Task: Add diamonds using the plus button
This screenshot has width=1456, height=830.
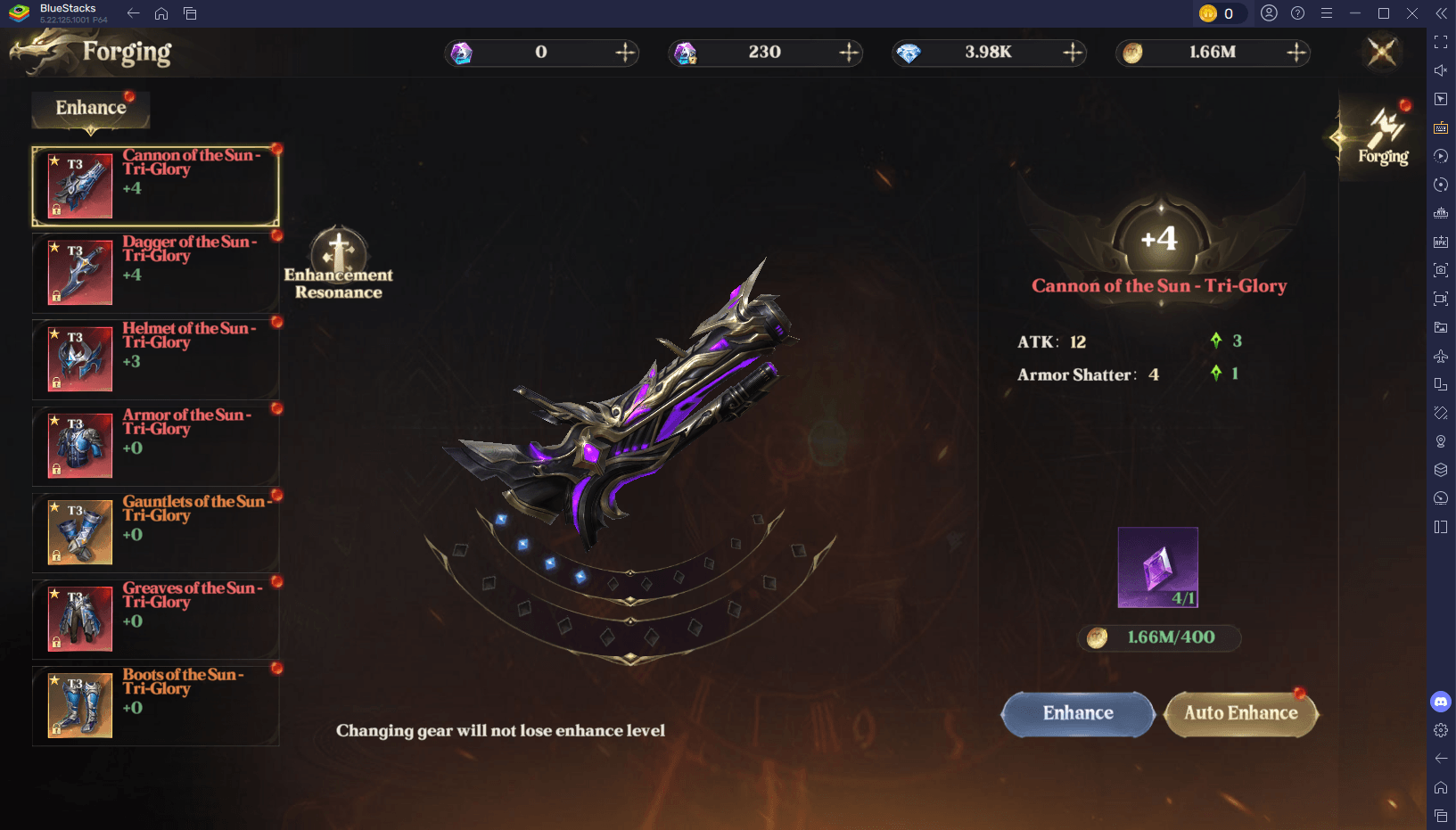Action: pos(1073,53)
